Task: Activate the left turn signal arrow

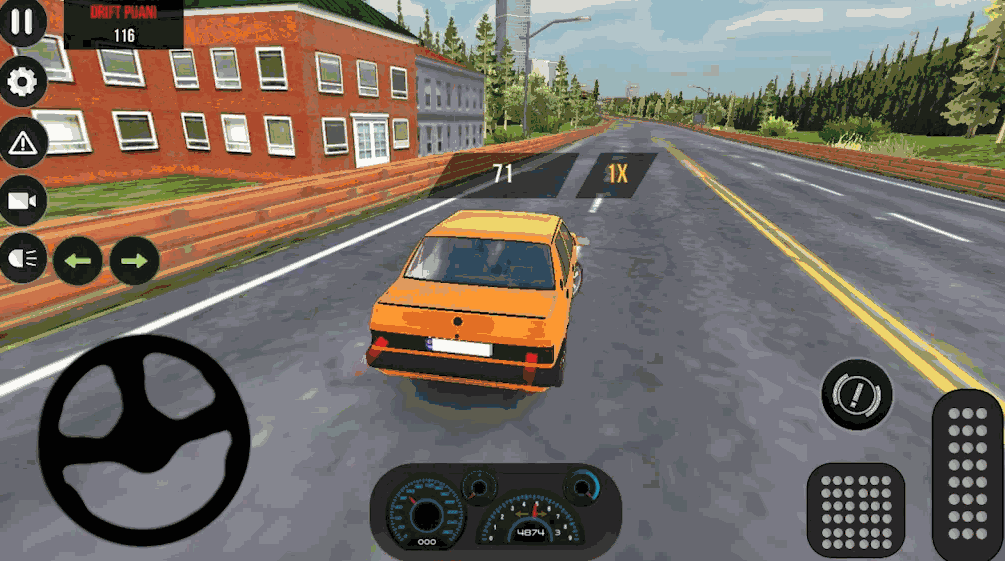Action: click(x=78, y=261)
